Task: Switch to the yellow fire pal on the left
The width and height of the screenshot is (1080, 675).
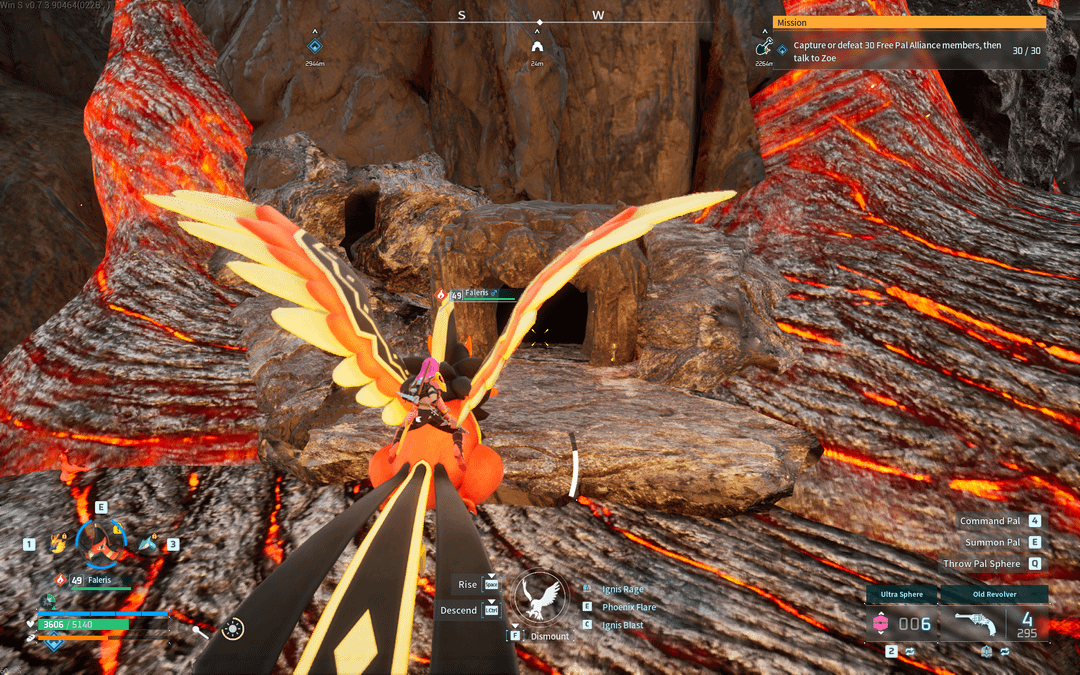Action: [57, 543]
